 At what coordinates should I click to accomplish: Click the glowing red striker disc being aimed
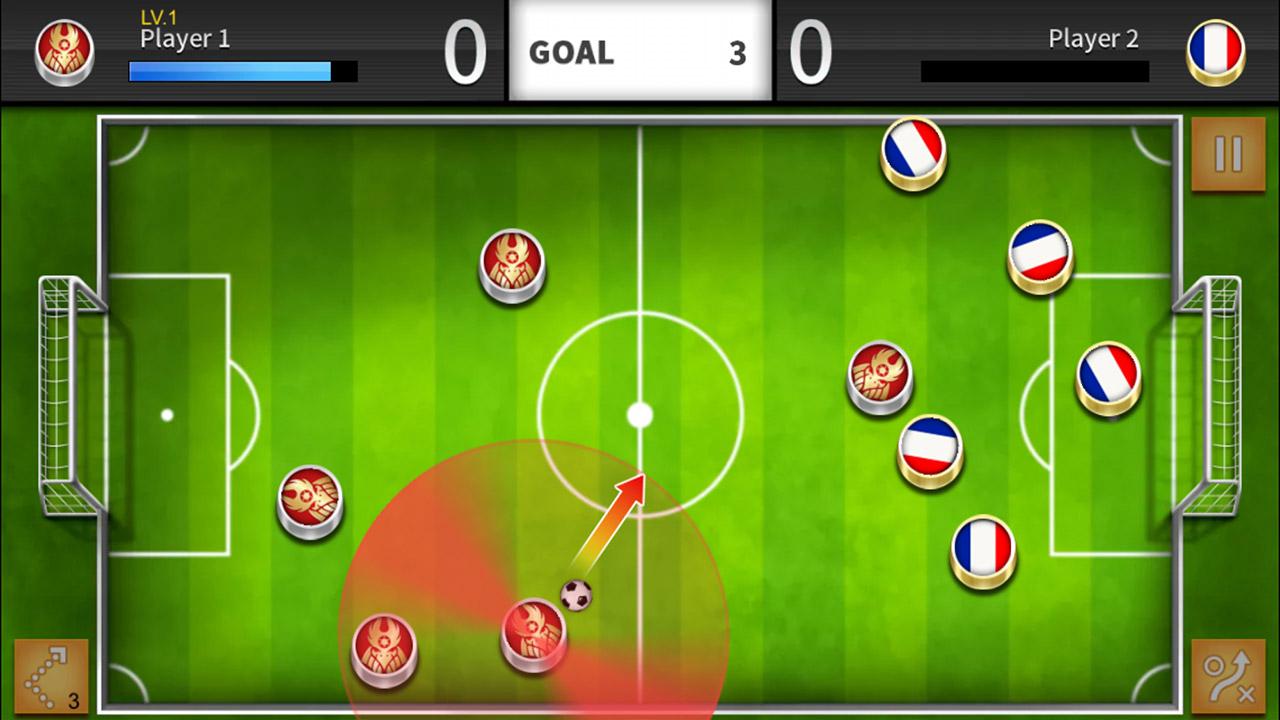tap(533, 637)
